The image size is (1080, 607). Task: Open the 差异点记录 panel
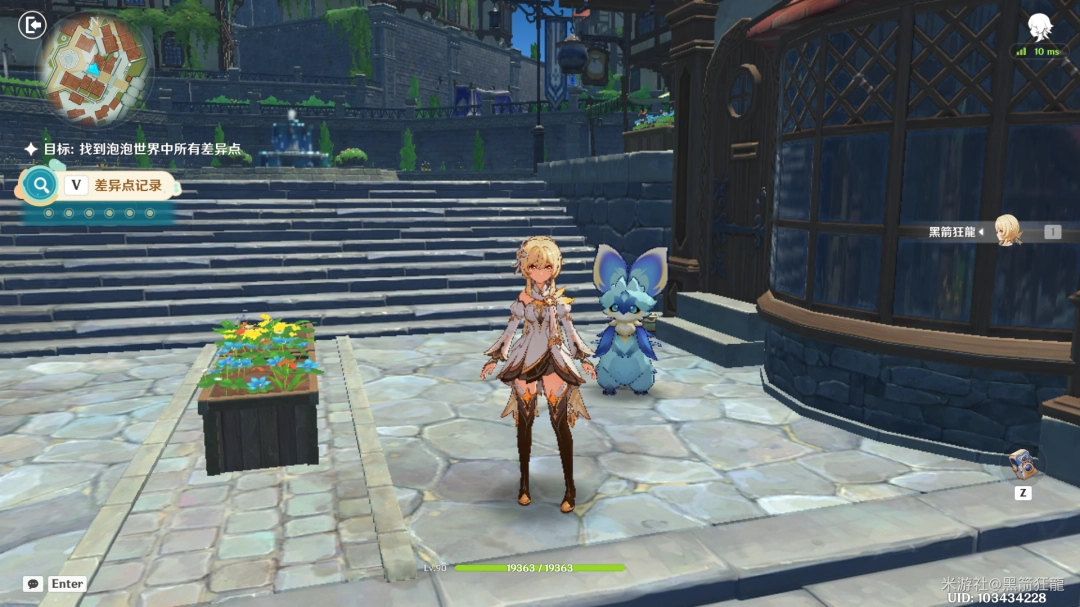(128, 185)
